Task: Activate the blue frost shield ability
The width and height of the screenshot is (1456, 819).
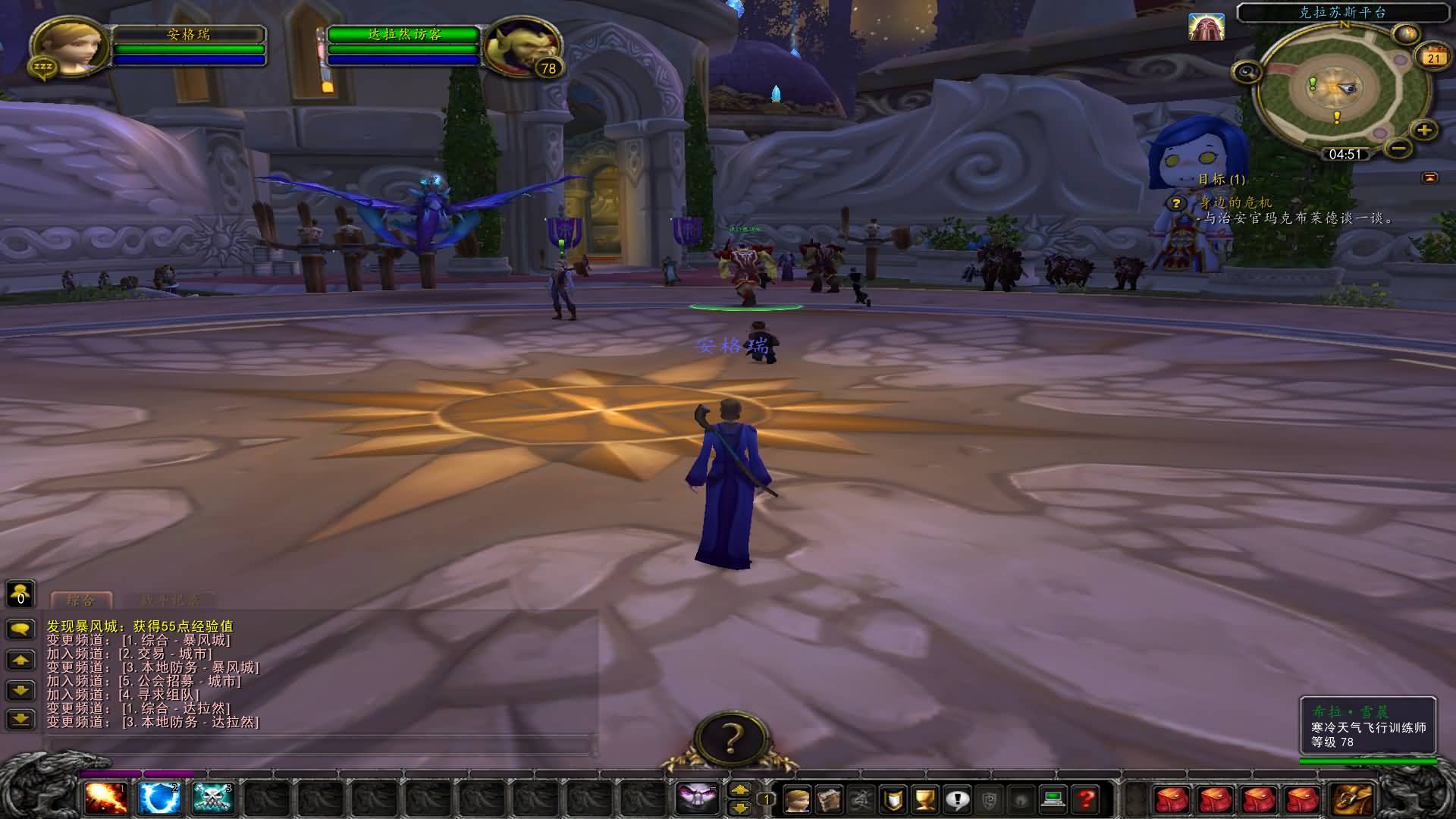Action: pos(160,799)
